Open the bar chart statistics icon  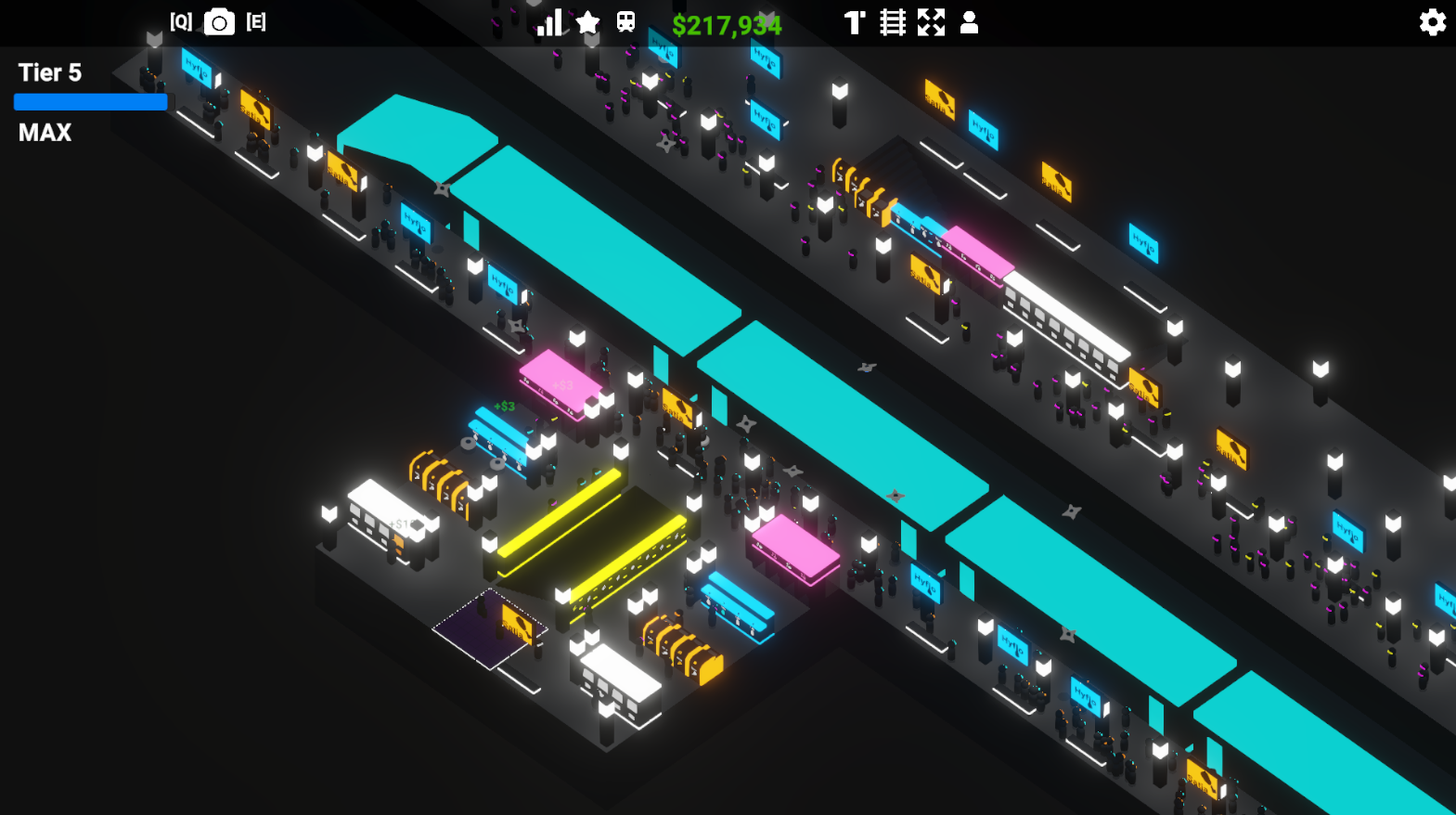(x=550, y=20)
